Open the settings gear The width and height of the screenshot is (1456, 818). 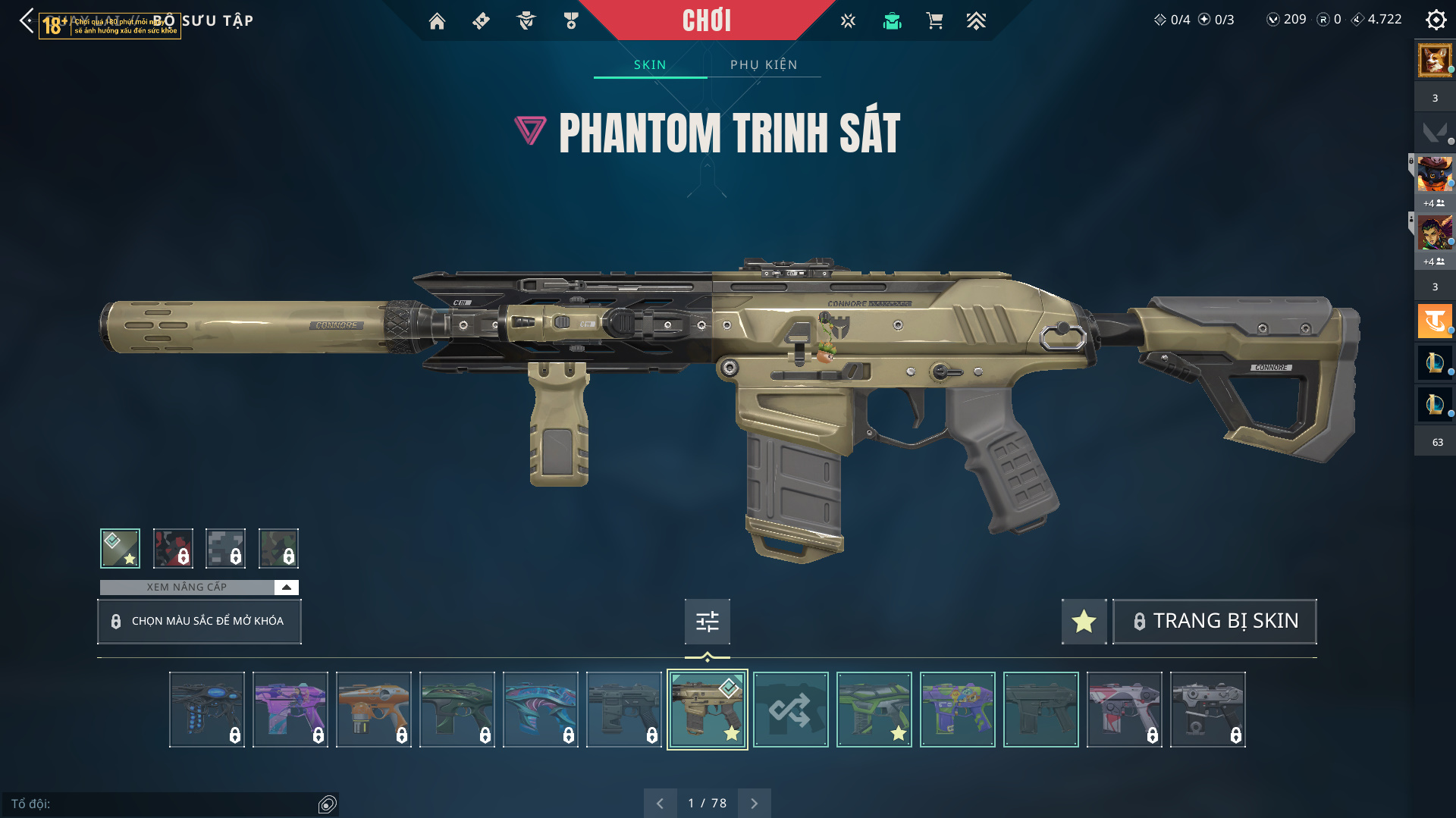coord(1436,20)
